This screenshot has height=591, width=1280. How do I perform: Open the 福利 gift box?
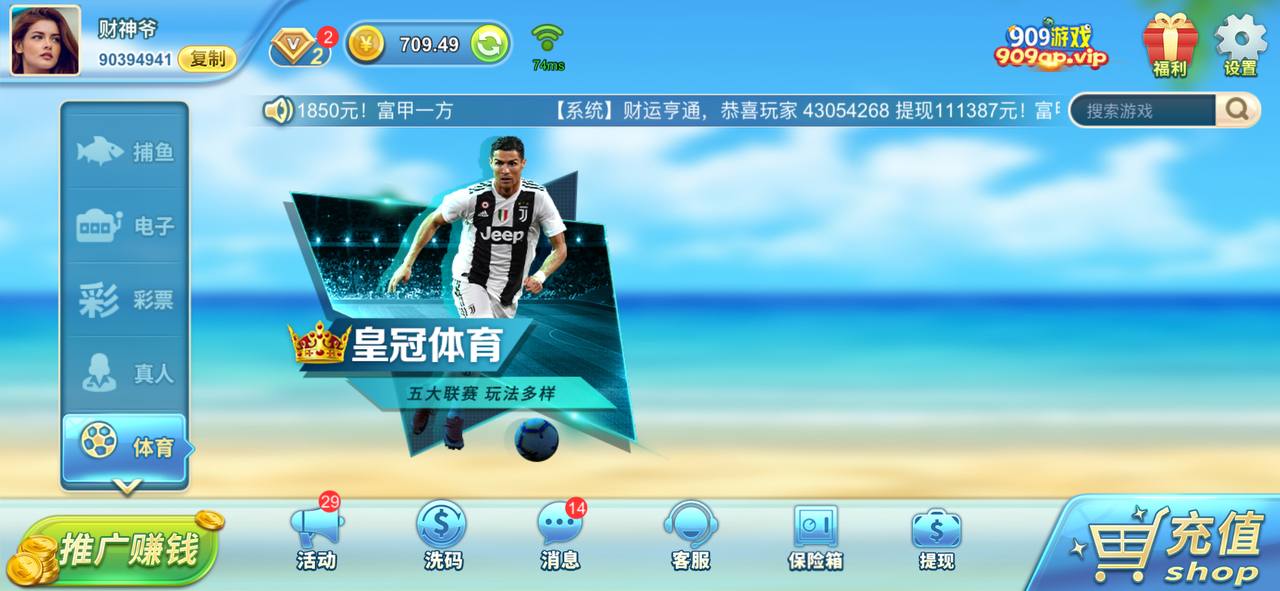click(x=1170, y=44)
